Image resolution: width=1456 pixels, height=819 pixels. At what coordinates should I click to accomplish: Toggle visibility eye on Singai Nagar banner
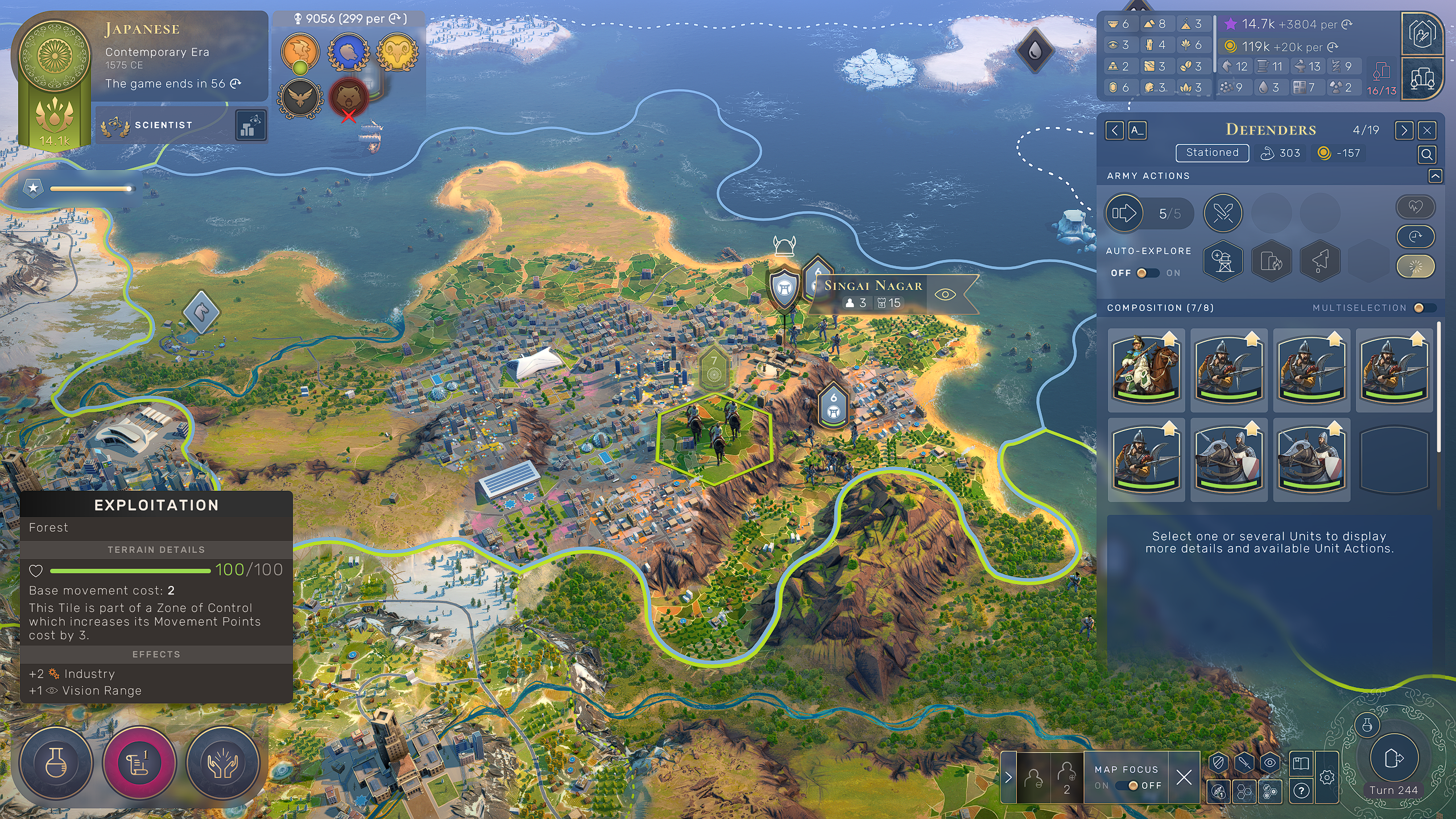click(945, 295)
